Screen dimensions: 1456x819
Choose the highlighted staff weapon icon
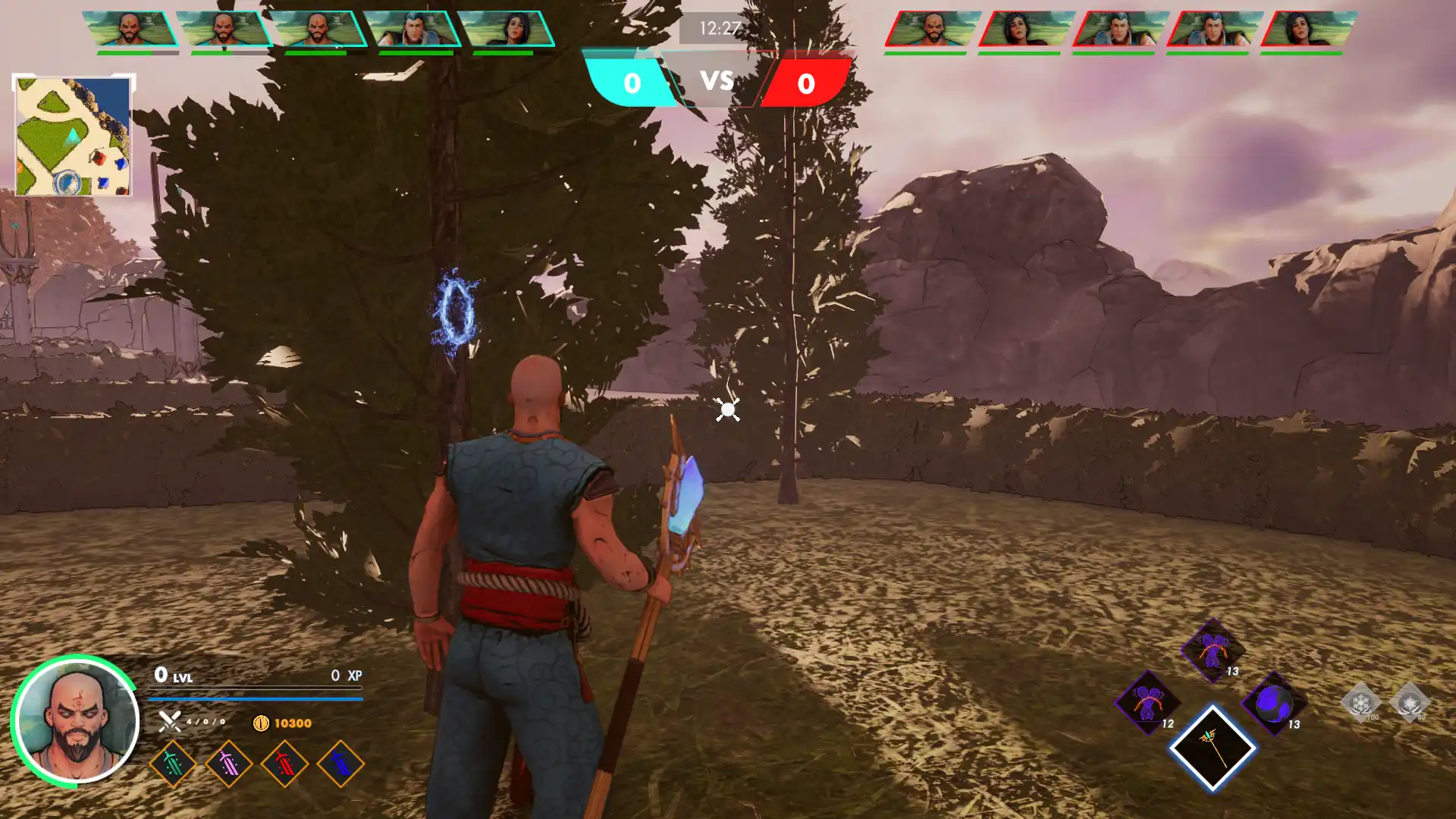coord(1212,748)
